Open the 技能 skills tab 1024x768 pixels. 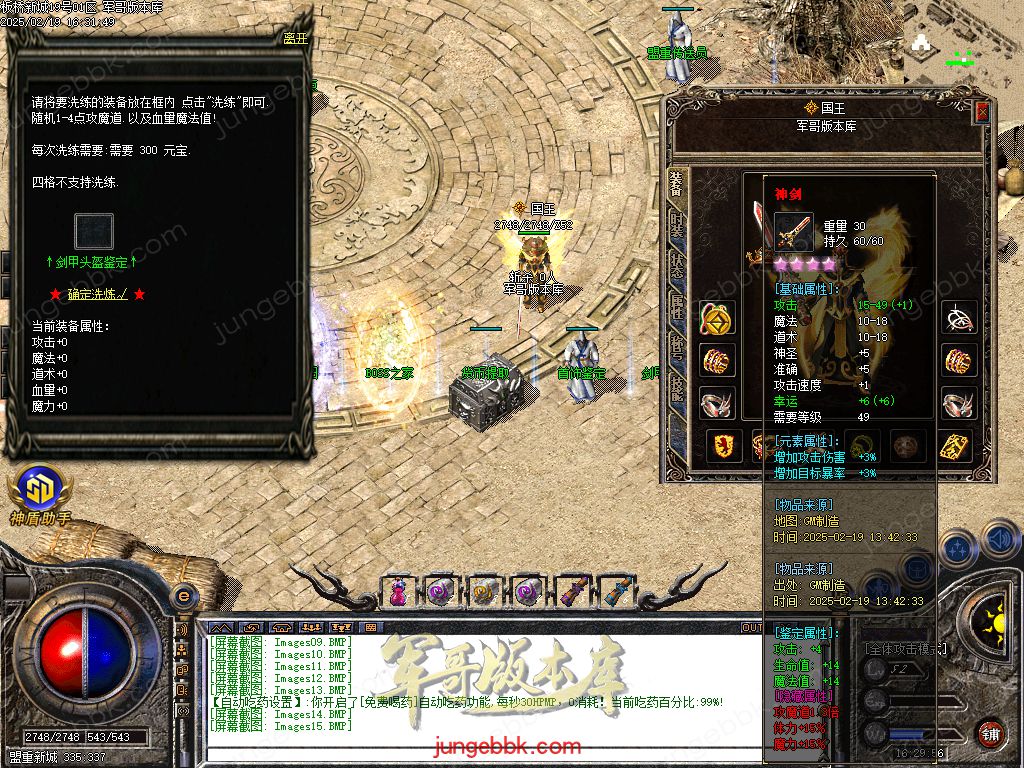tap(677, 387)
